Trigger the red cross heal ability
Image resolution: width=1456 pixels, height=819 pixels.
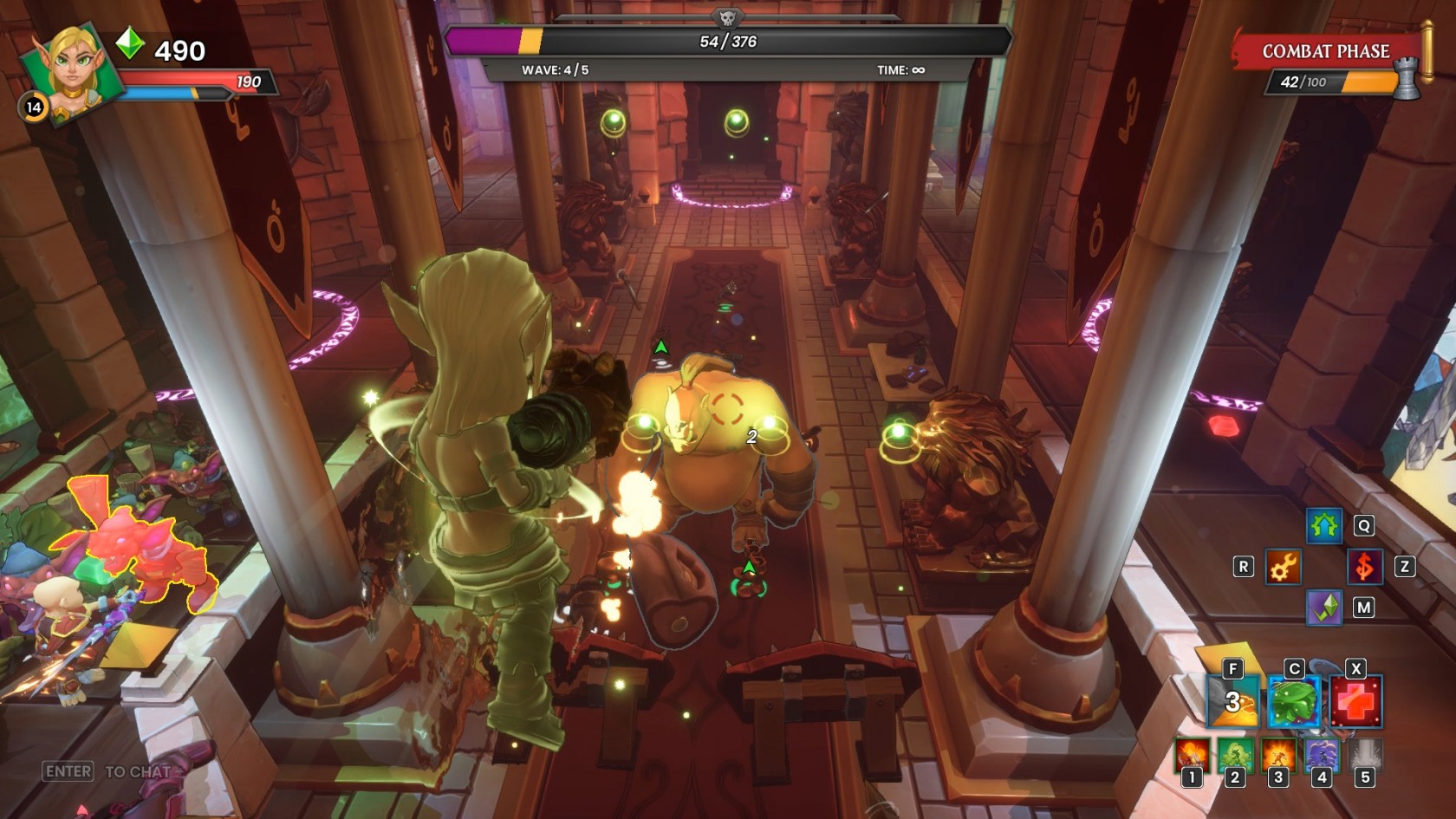coord(1355,701)
